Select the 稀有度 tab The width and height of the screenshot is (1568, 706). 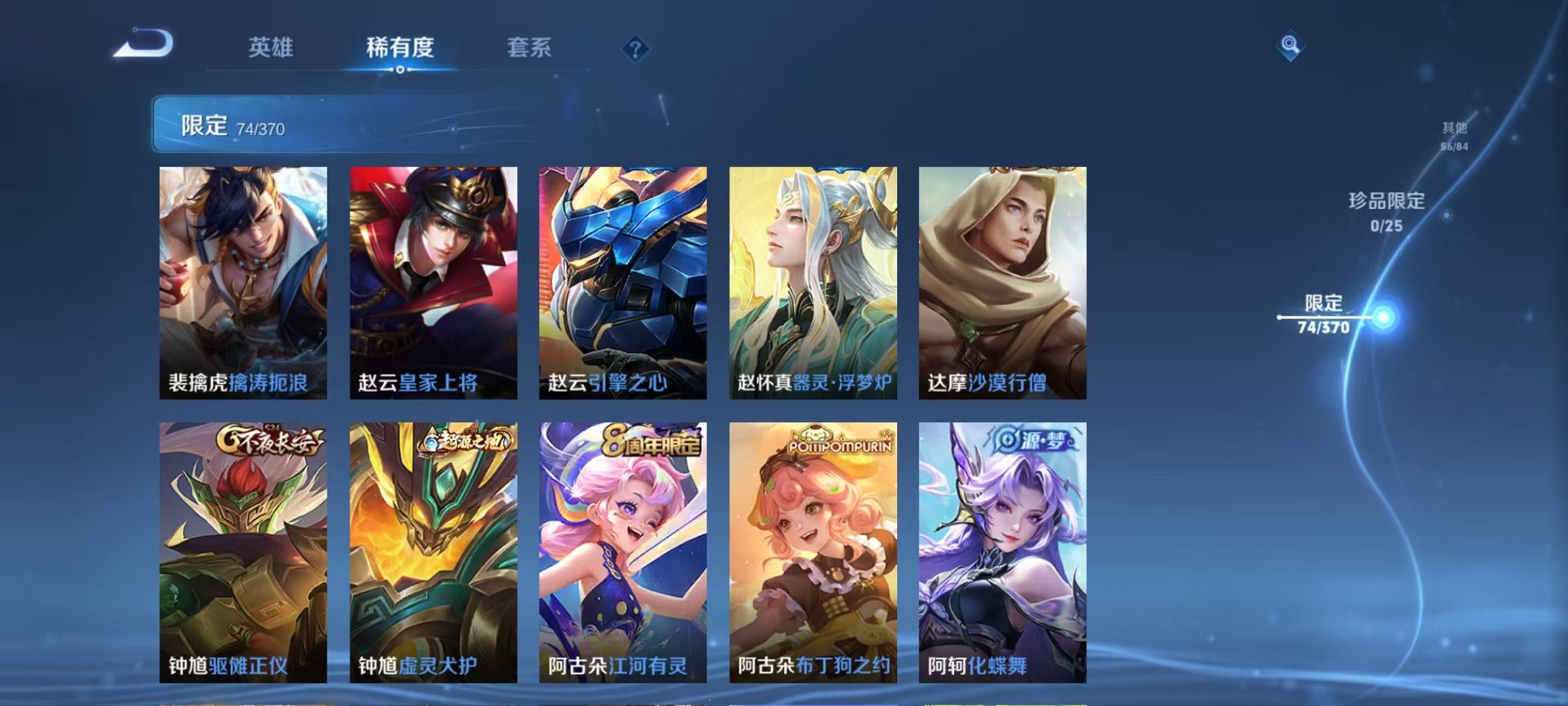(398, 46)
